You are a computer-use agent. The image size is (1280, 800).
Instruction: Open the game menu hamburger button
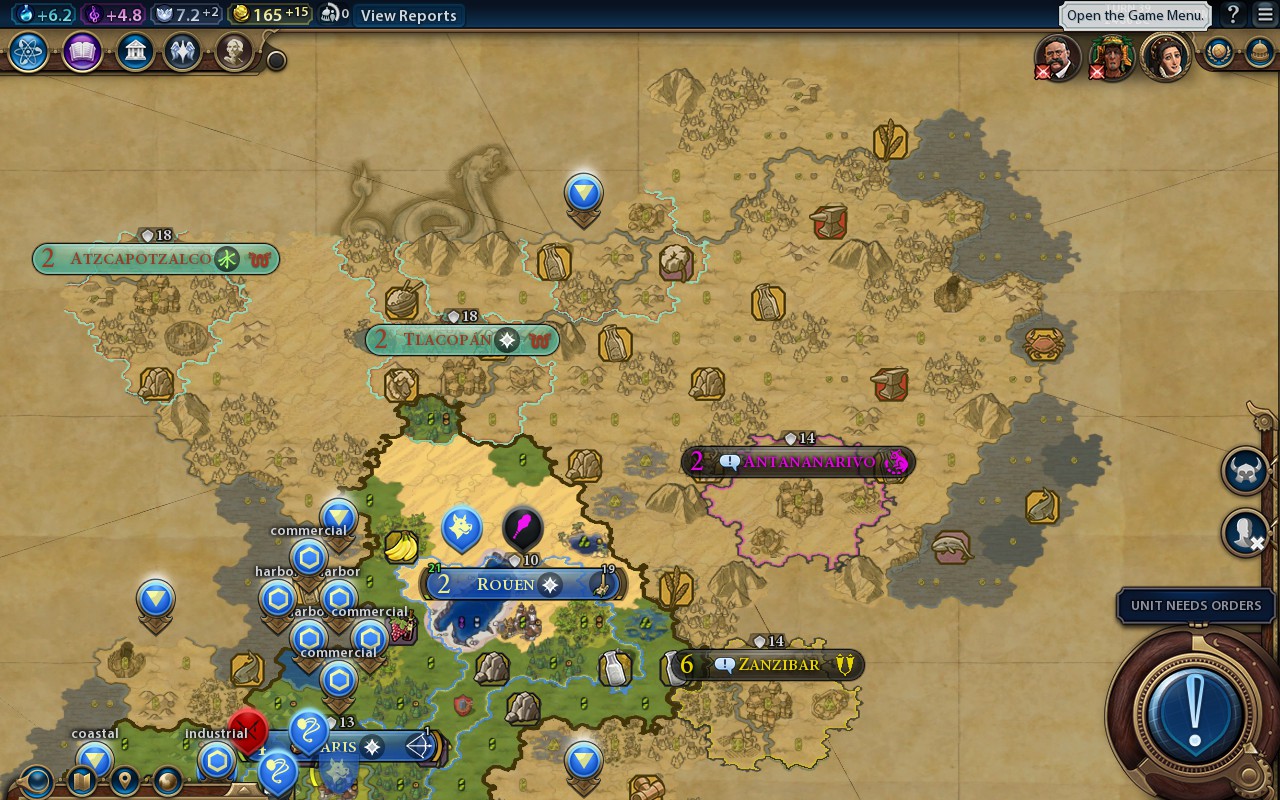coord(1264,14)
